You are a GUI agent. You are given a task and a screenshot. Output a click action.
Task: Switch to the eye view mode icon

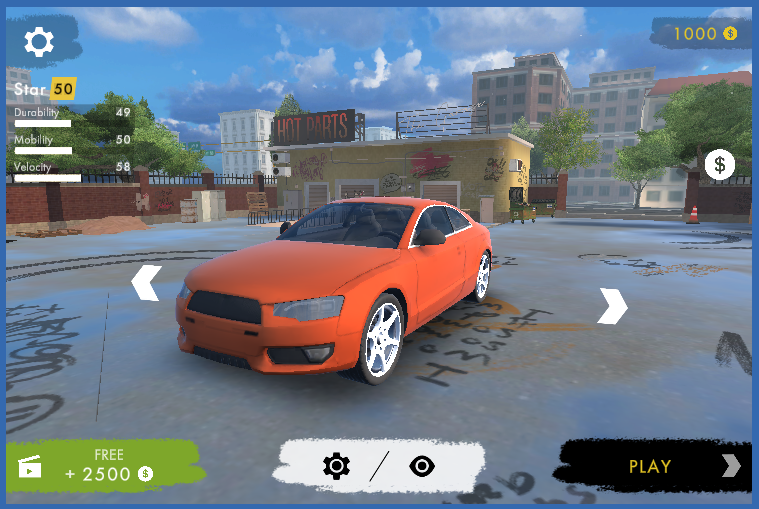(422, 466)
